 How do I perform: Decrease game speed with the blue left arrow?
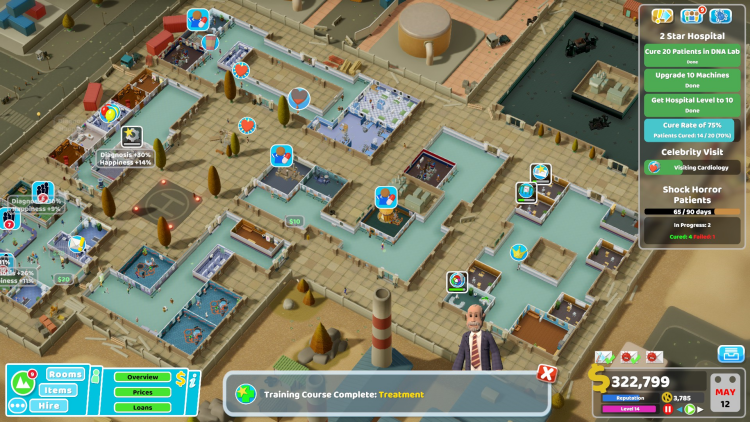coord(680,409)
